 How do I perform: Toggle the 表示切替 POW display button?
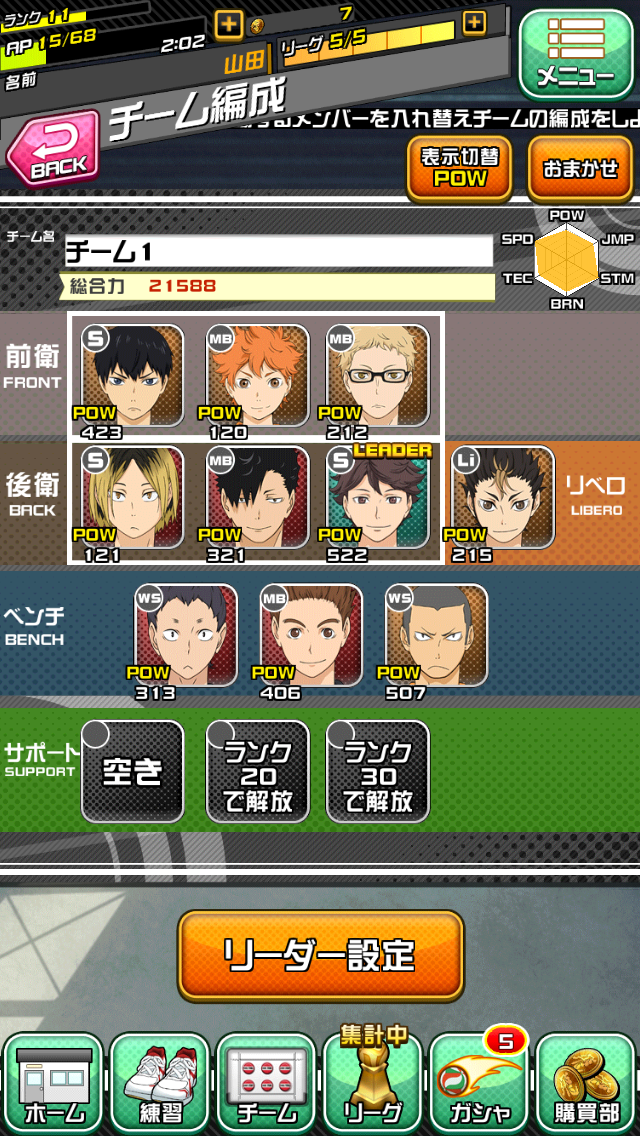coord(459,168)
